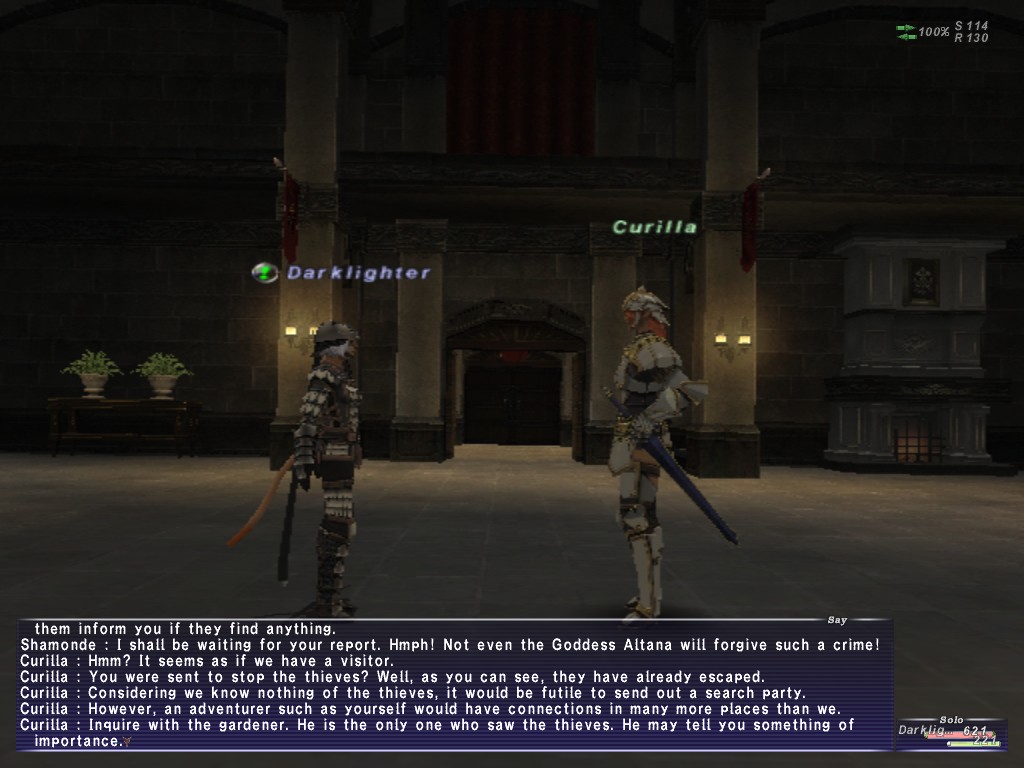Screen dimensions: 1024x768
Task: Target Darklighter by the name label
Action: (358, 272)
